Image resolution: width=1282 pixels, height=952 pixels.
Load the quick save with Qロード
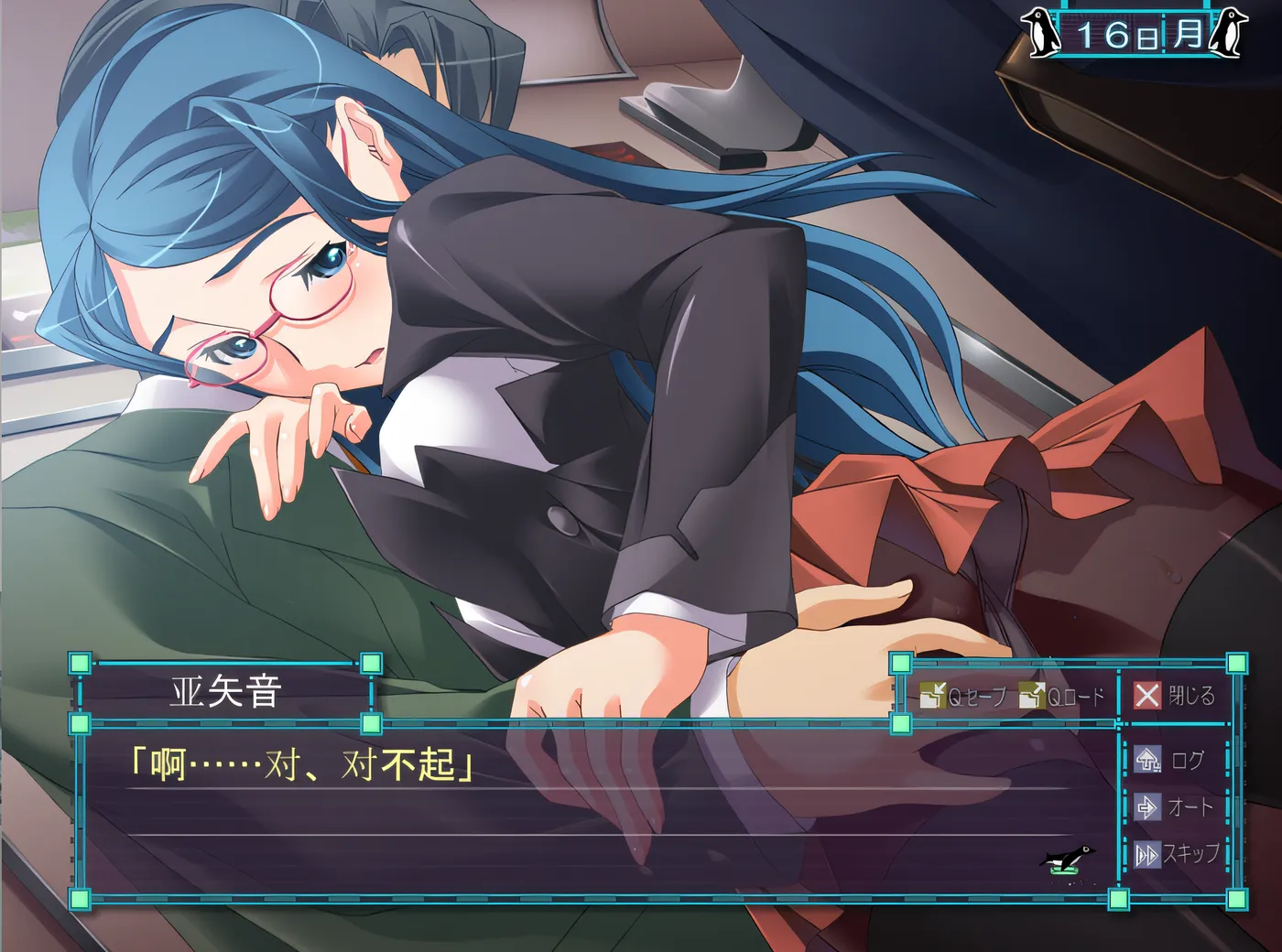point(1063,697)
